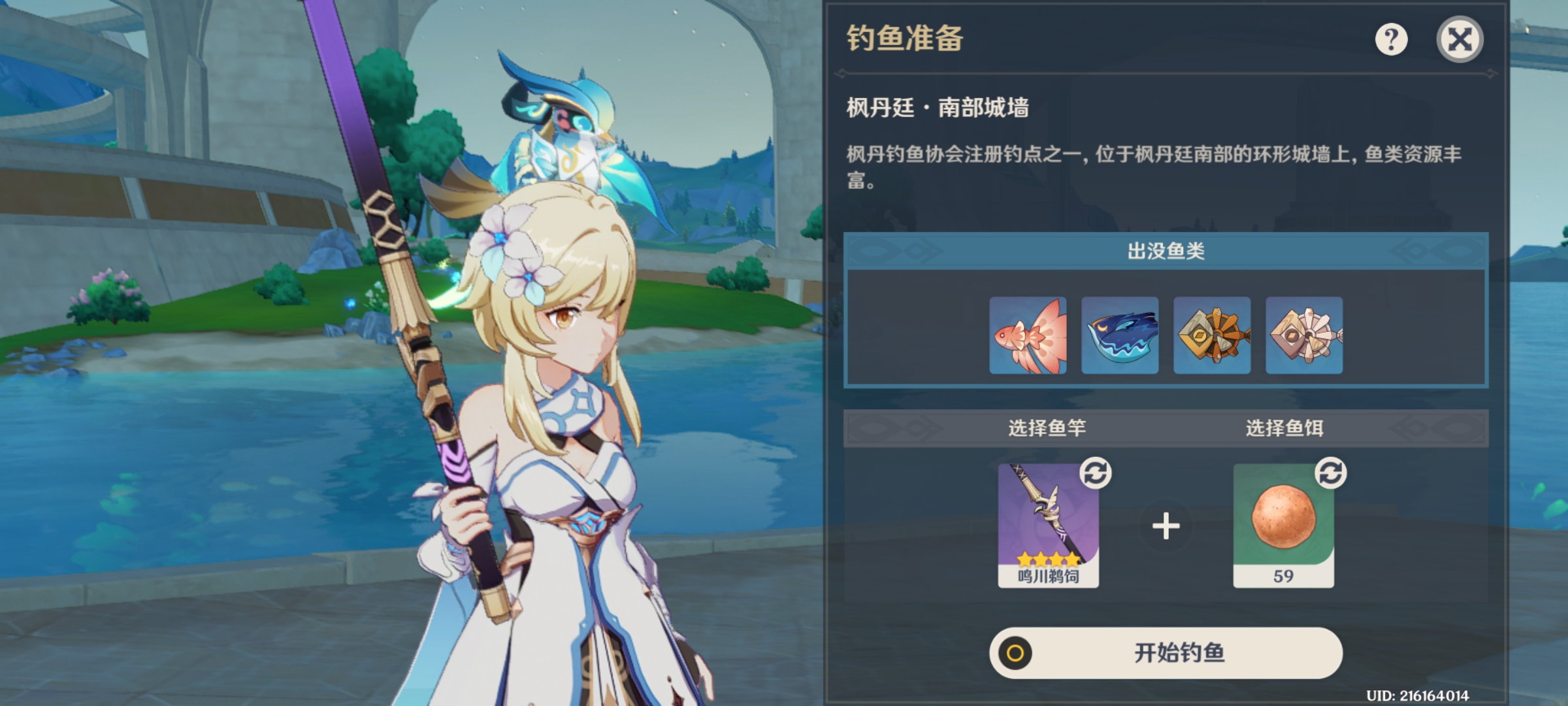This screenshot has height=706, width=1568.
Task: Select the 鸣川鹈饲 fishing rod slot
Action: [x=1048, y=525]
